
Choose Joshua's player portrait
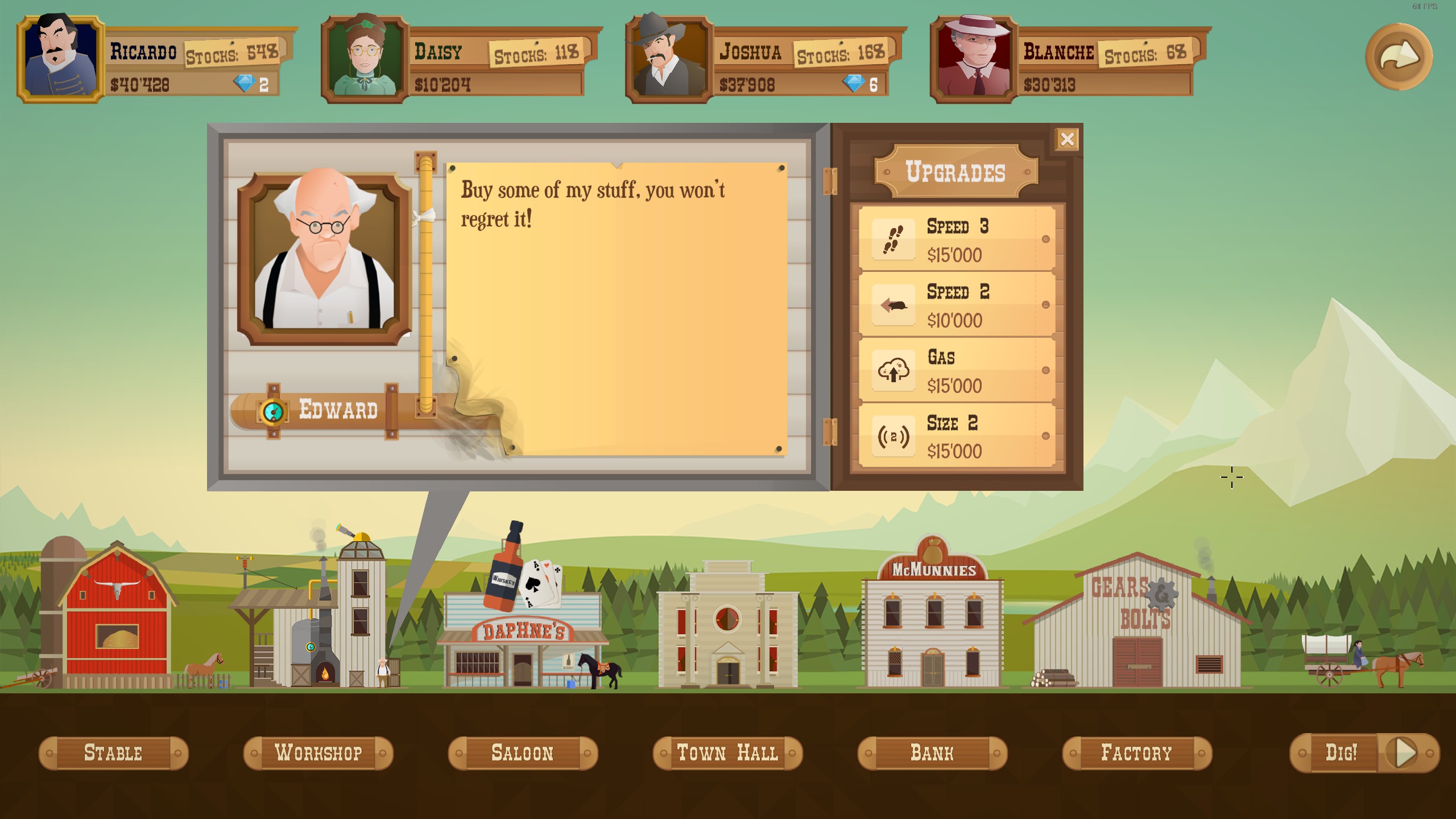[669, 59]
